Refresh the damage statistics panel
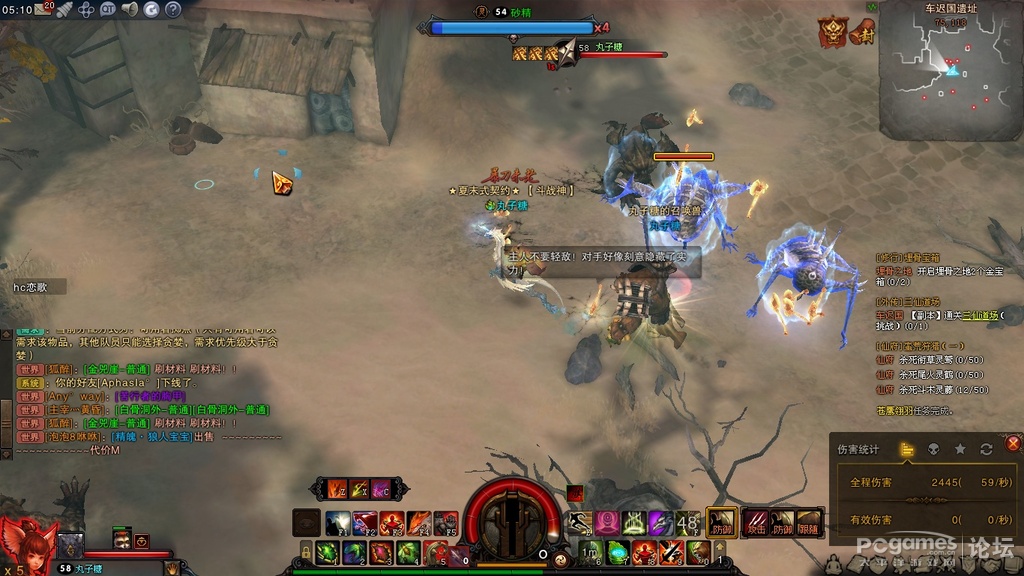1024x576 pixels. [x=986, y=449]
